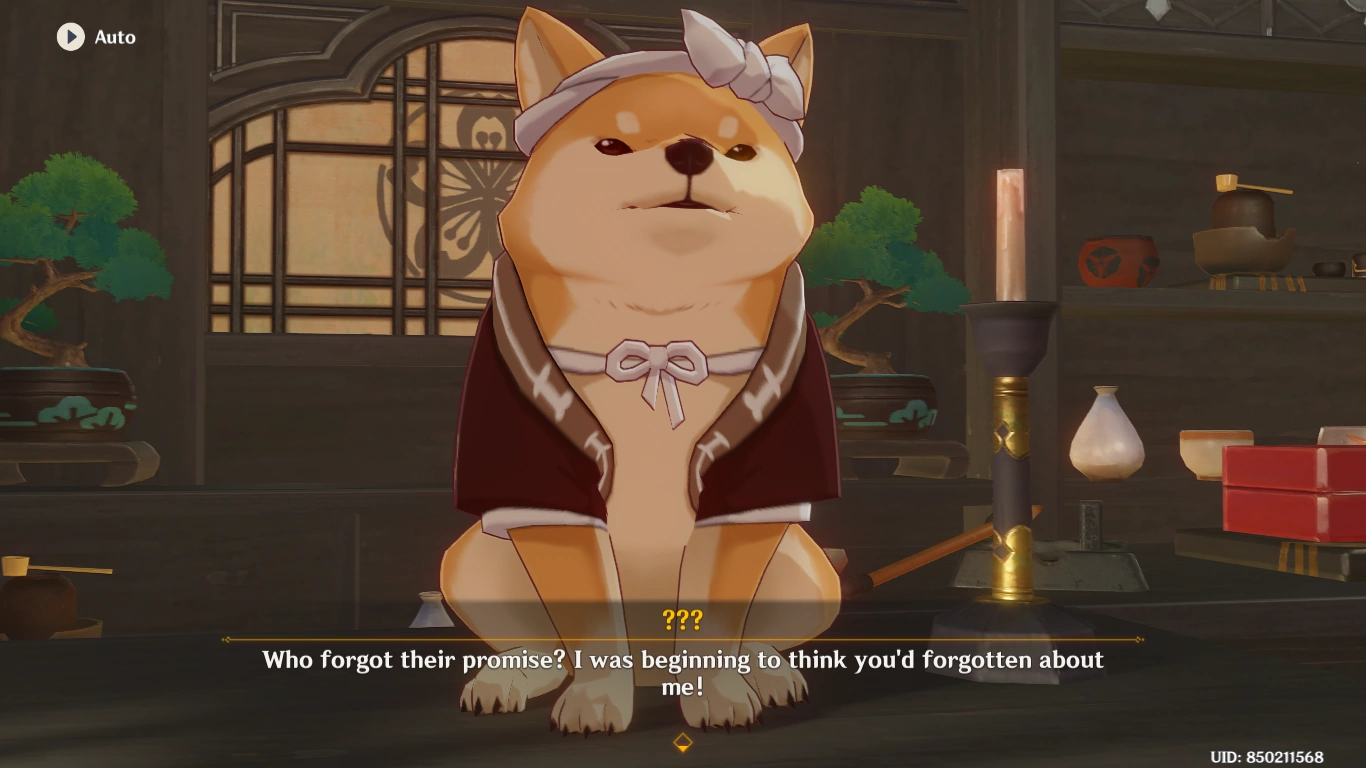Click the play triangle beside Auto
The height and width of the screenshot is (768, 1366).
point(69,38)
